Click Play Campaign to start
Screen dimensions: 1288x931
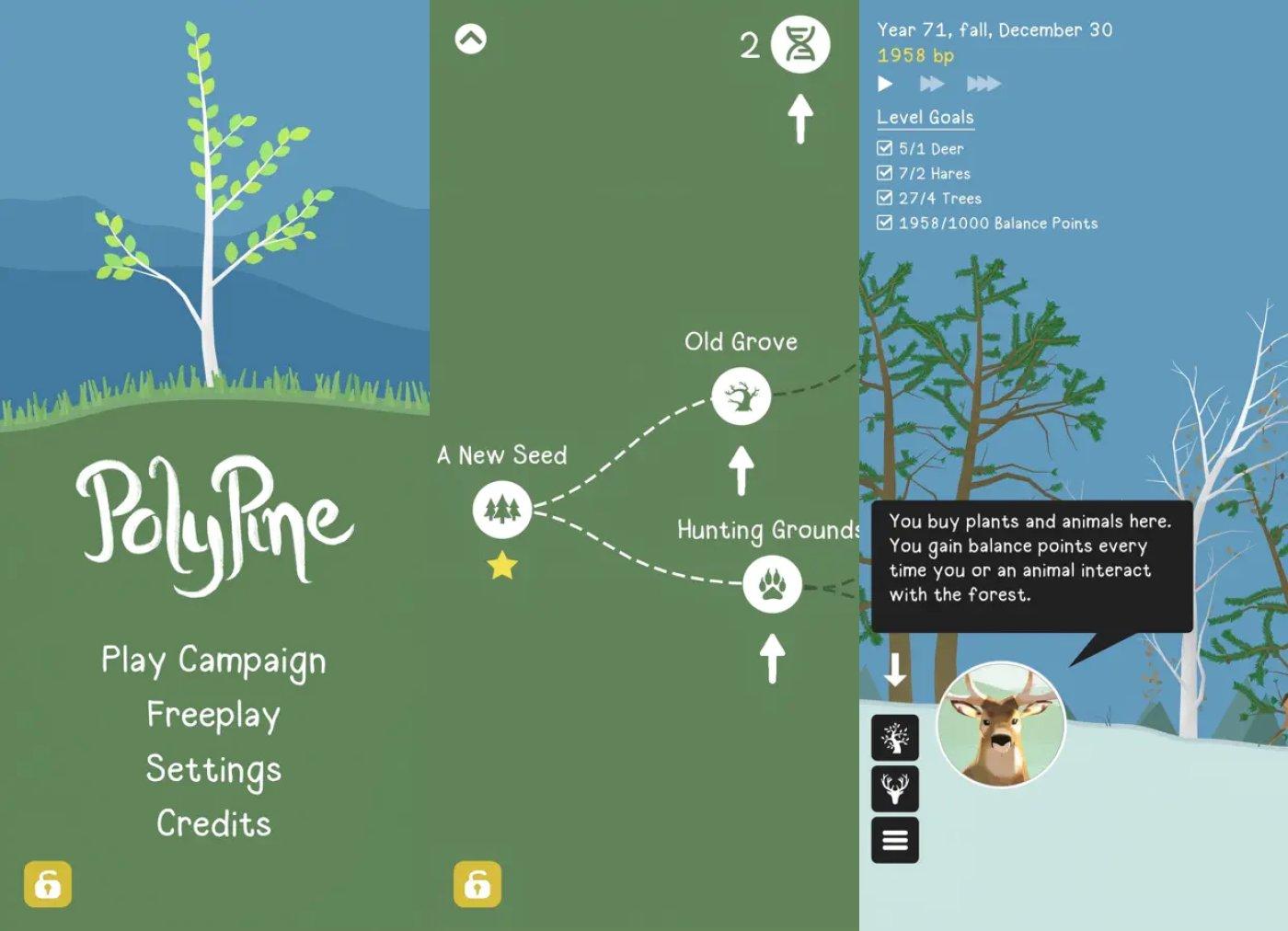[213, 661]
